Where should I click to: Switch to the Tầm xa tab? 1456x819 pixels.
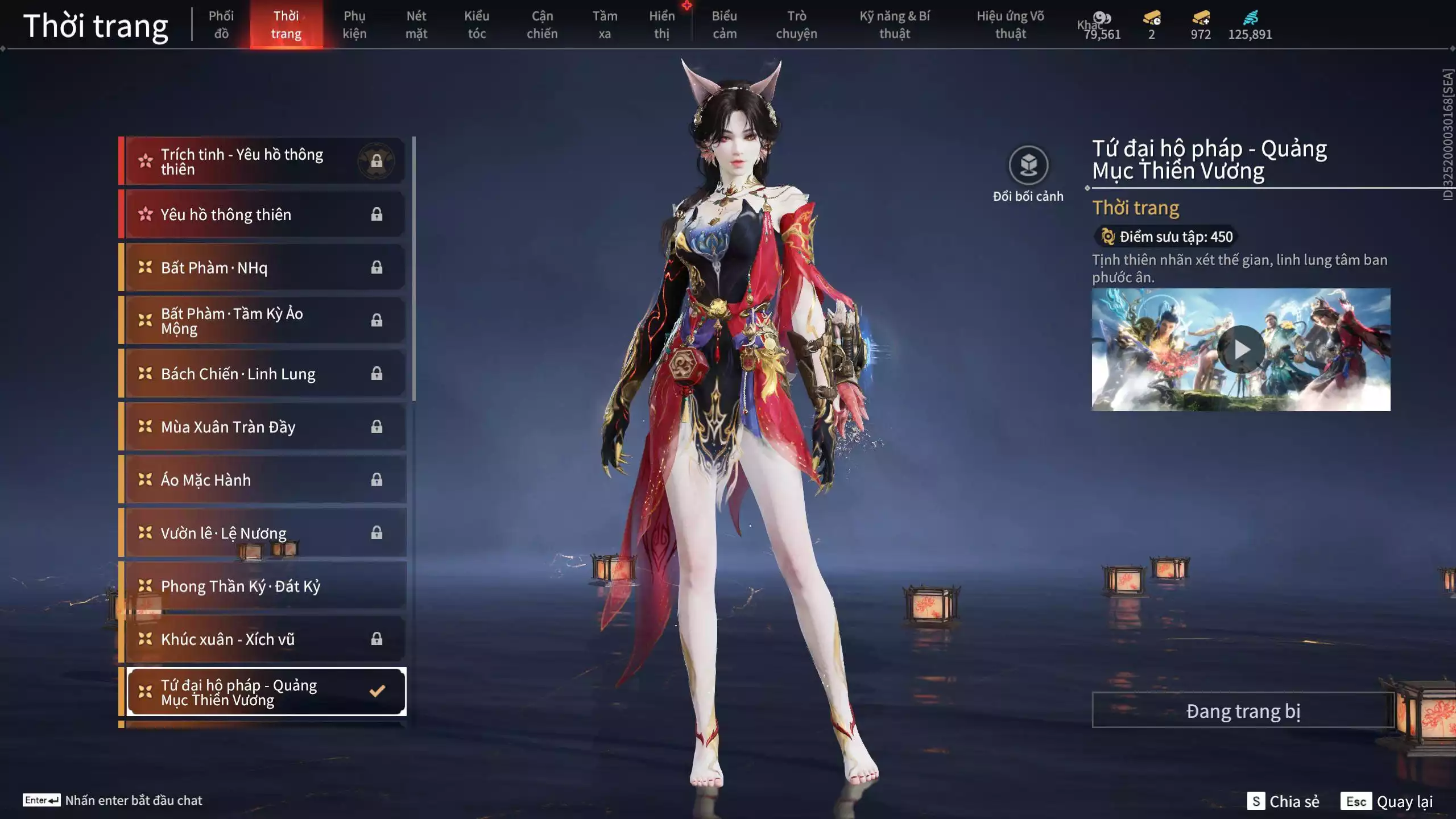tap(604, 24)
